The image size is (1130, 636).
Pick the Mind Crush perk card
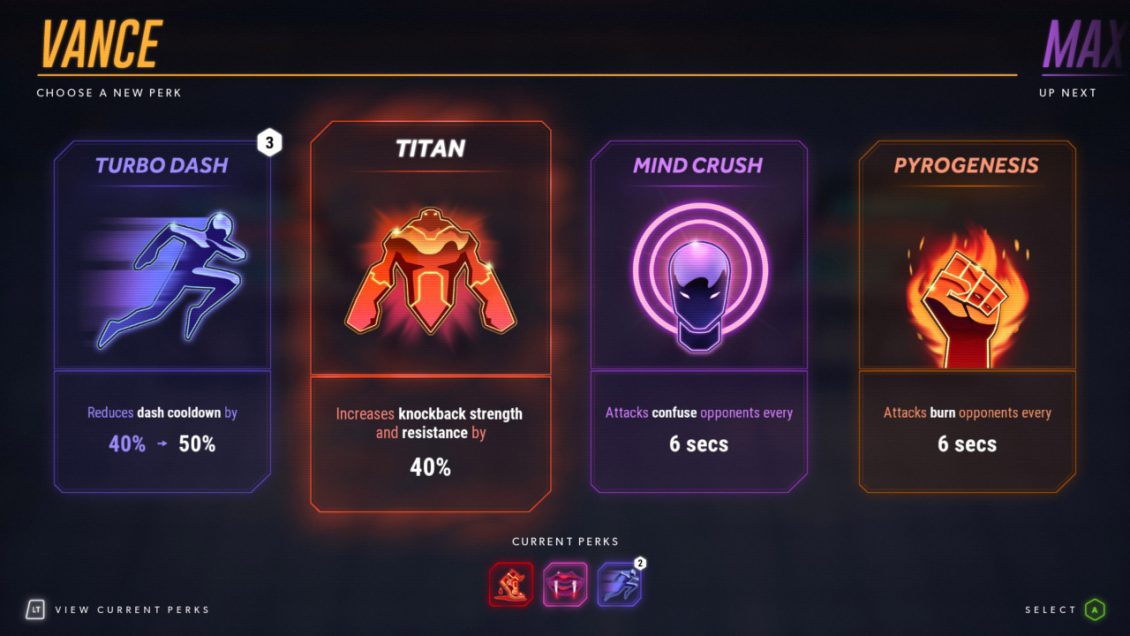coord(698,316)
